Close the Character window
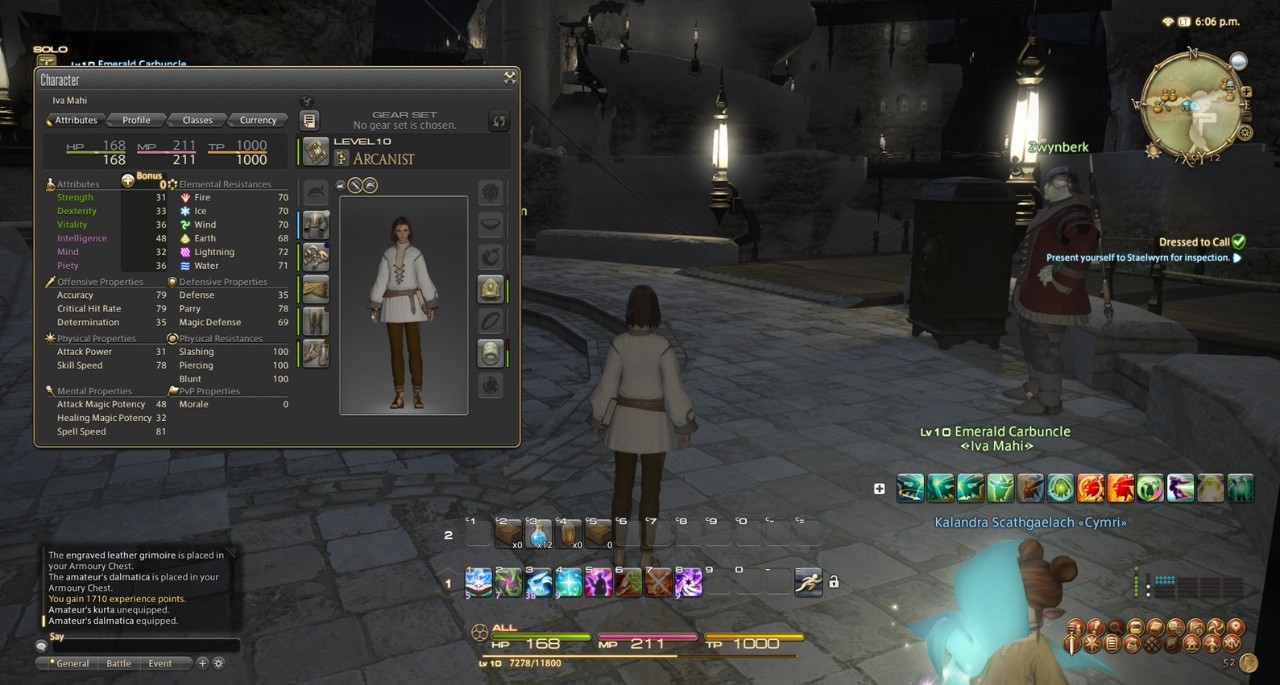 510,77
